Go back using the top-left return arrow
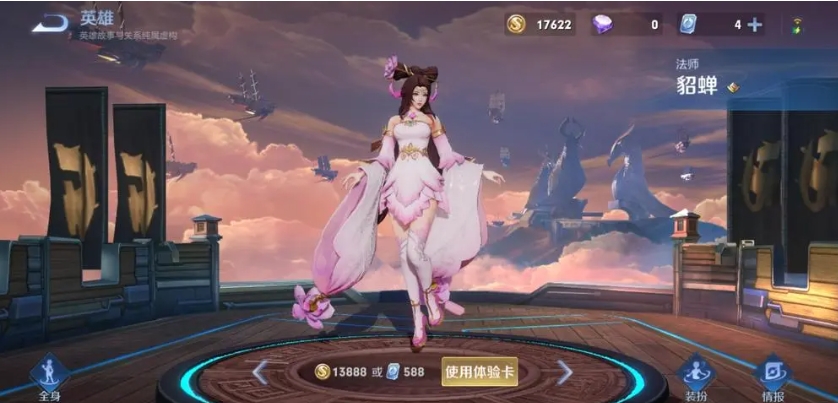 click(x=49, y=23)
